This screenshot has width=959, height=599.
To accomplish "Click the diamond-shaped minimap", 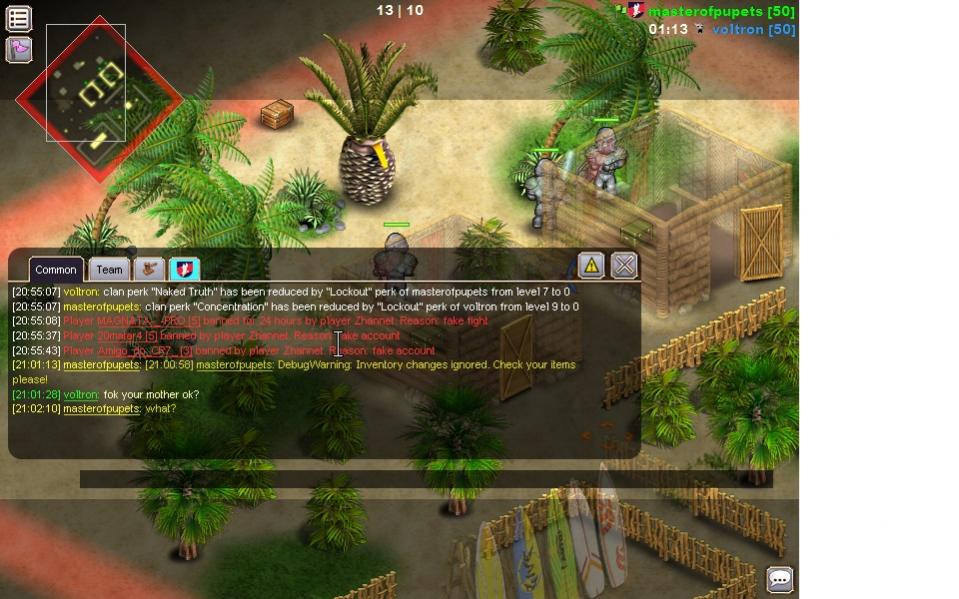I will click(98, 98).
